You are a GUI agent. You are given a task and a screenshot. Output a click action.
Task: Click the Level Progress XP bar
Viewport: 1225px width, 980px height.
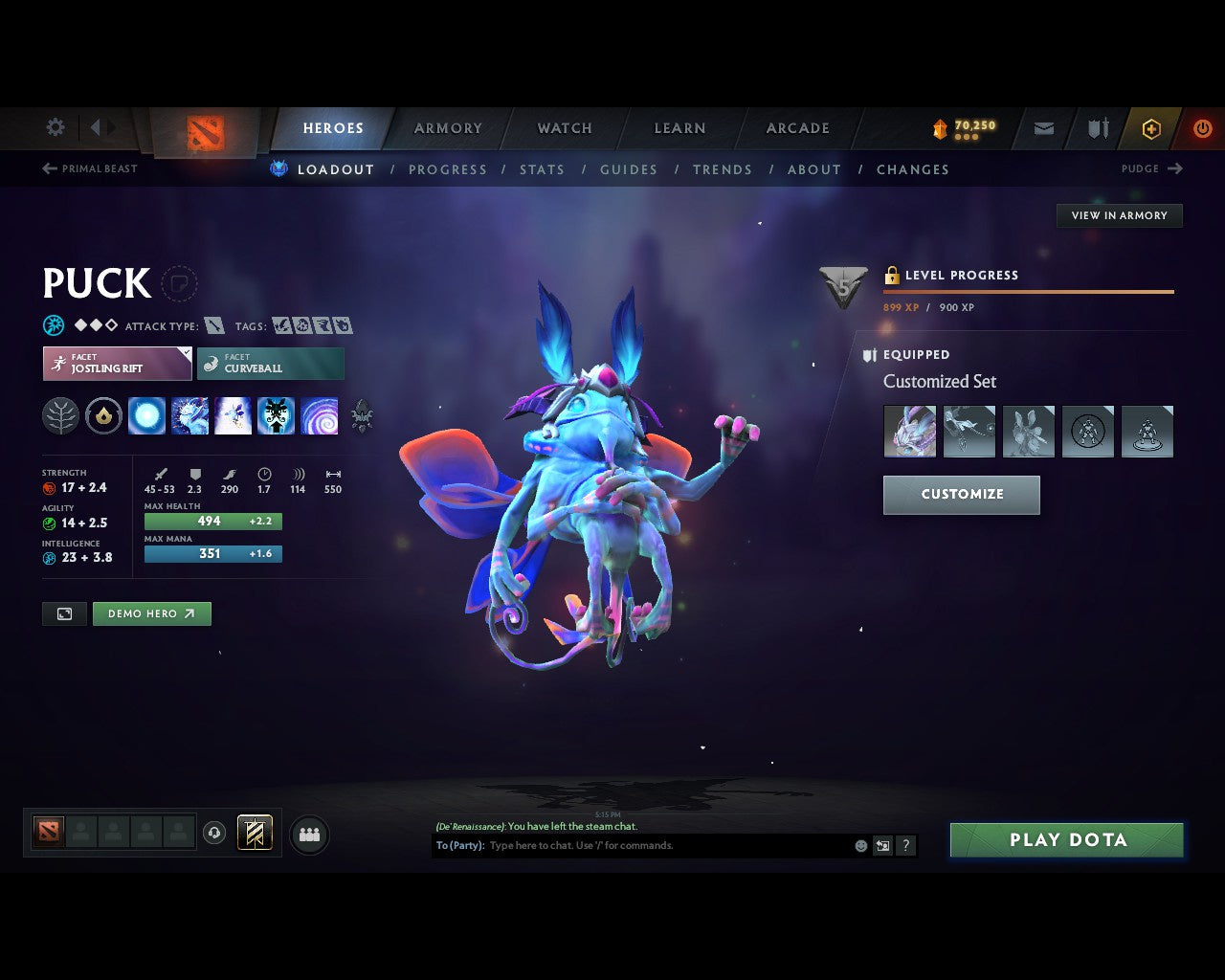[x=1029, y=291]
